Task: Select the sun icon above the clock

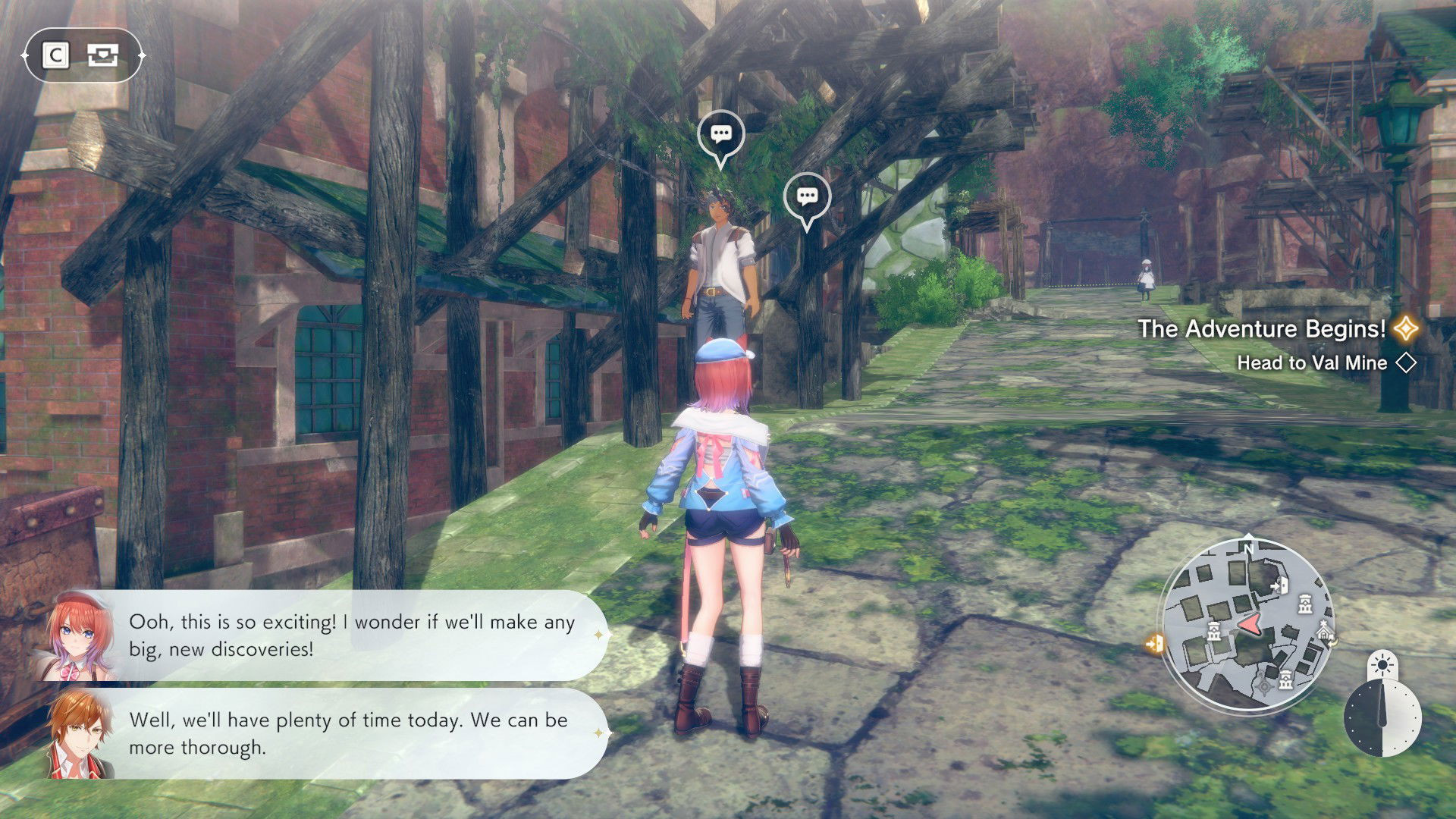Action: [1382, 666]
